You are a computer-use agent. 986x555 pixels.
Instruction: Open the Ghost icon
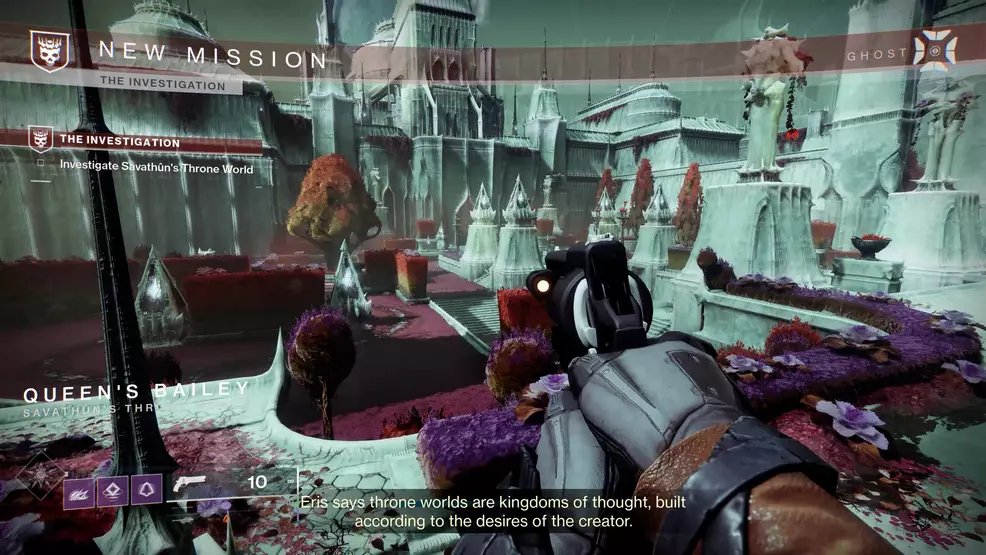coord(935,50)
